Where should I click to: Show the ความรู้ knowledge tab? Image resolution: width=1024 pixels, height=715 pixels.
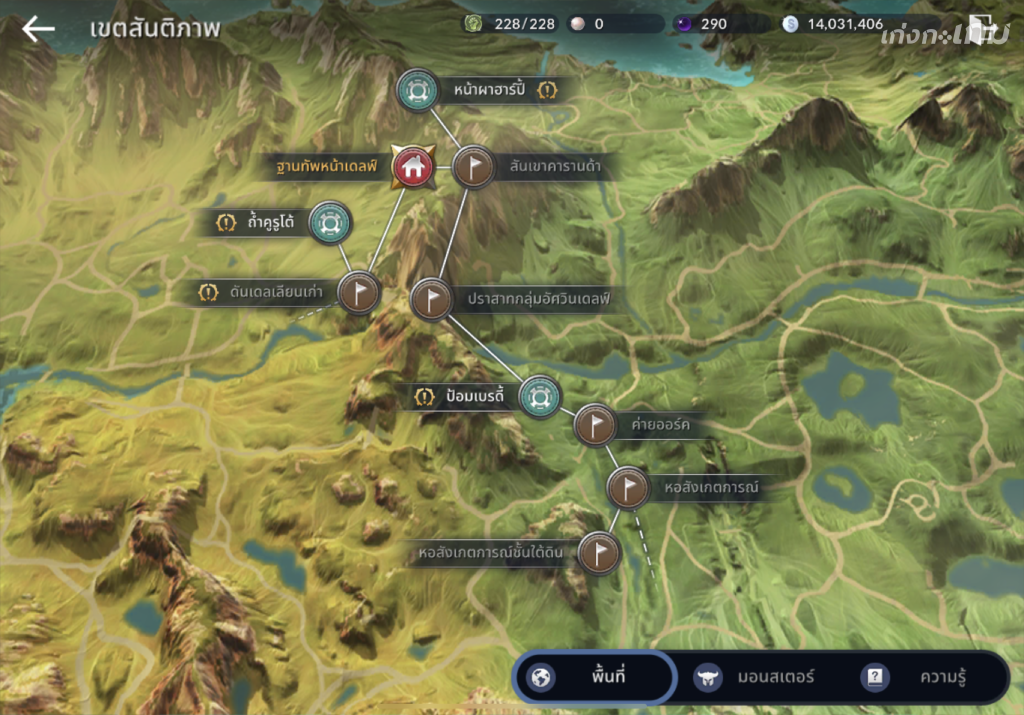tap(920, 677)
